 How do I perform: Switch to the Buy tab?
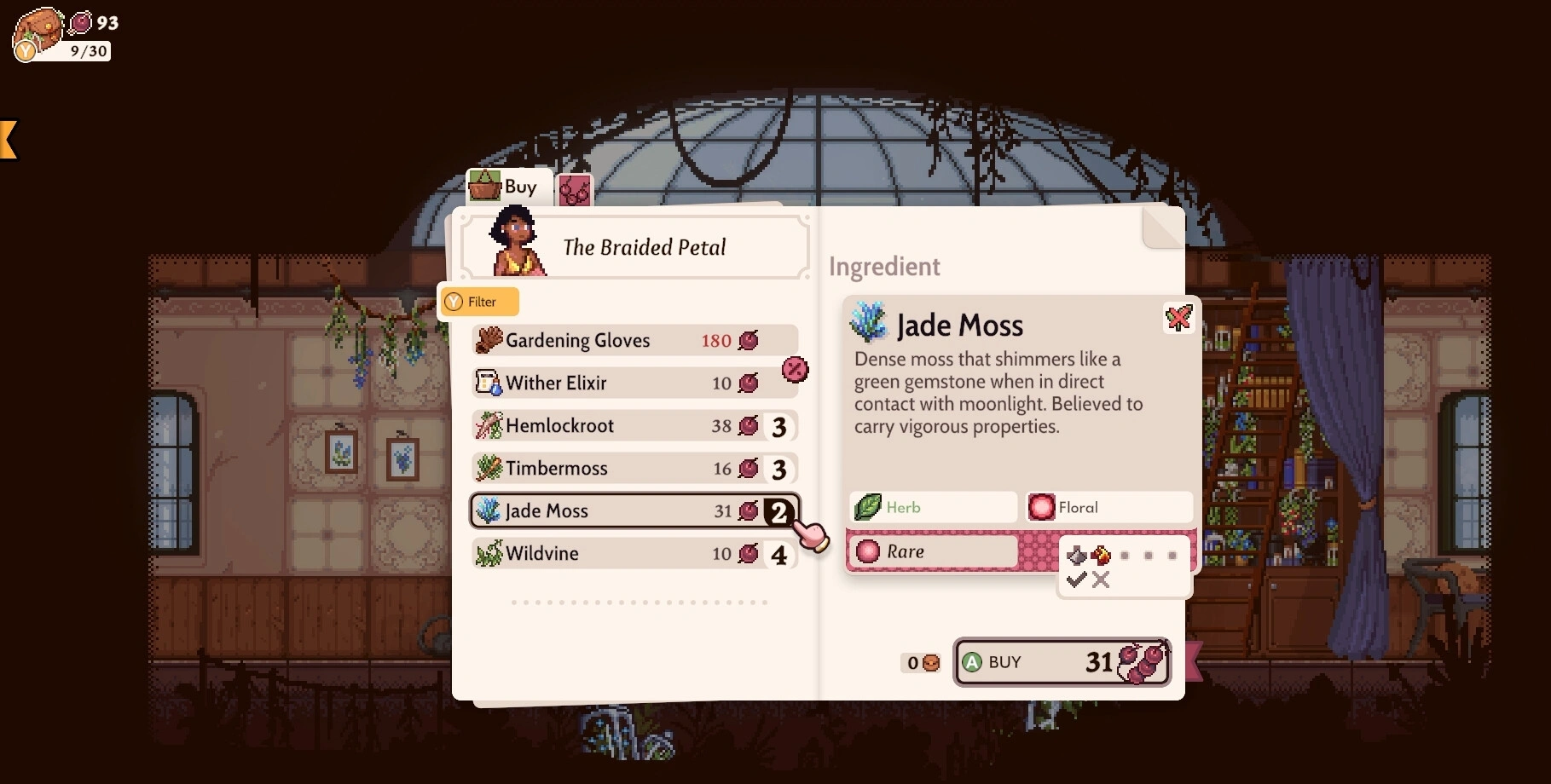pos(508,187)
